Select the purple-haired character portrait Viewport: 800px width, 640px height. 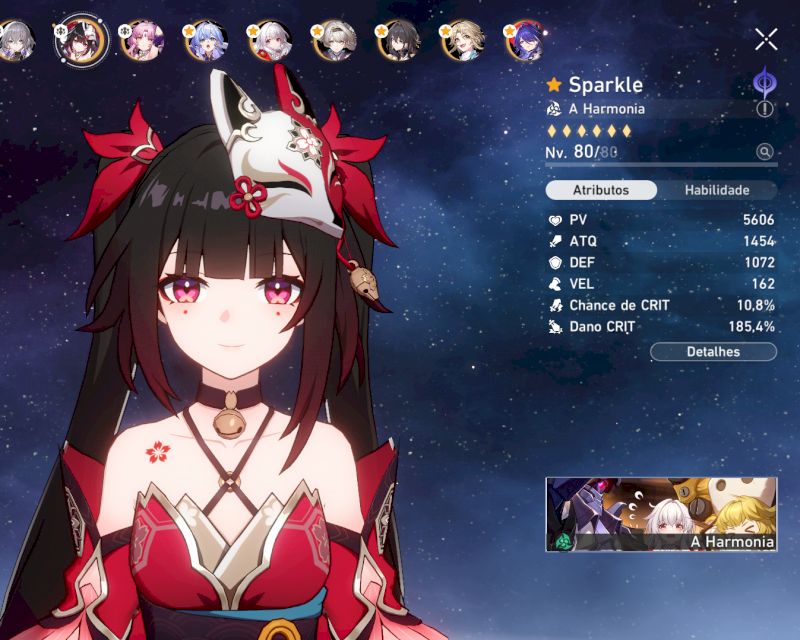[528, 40]
